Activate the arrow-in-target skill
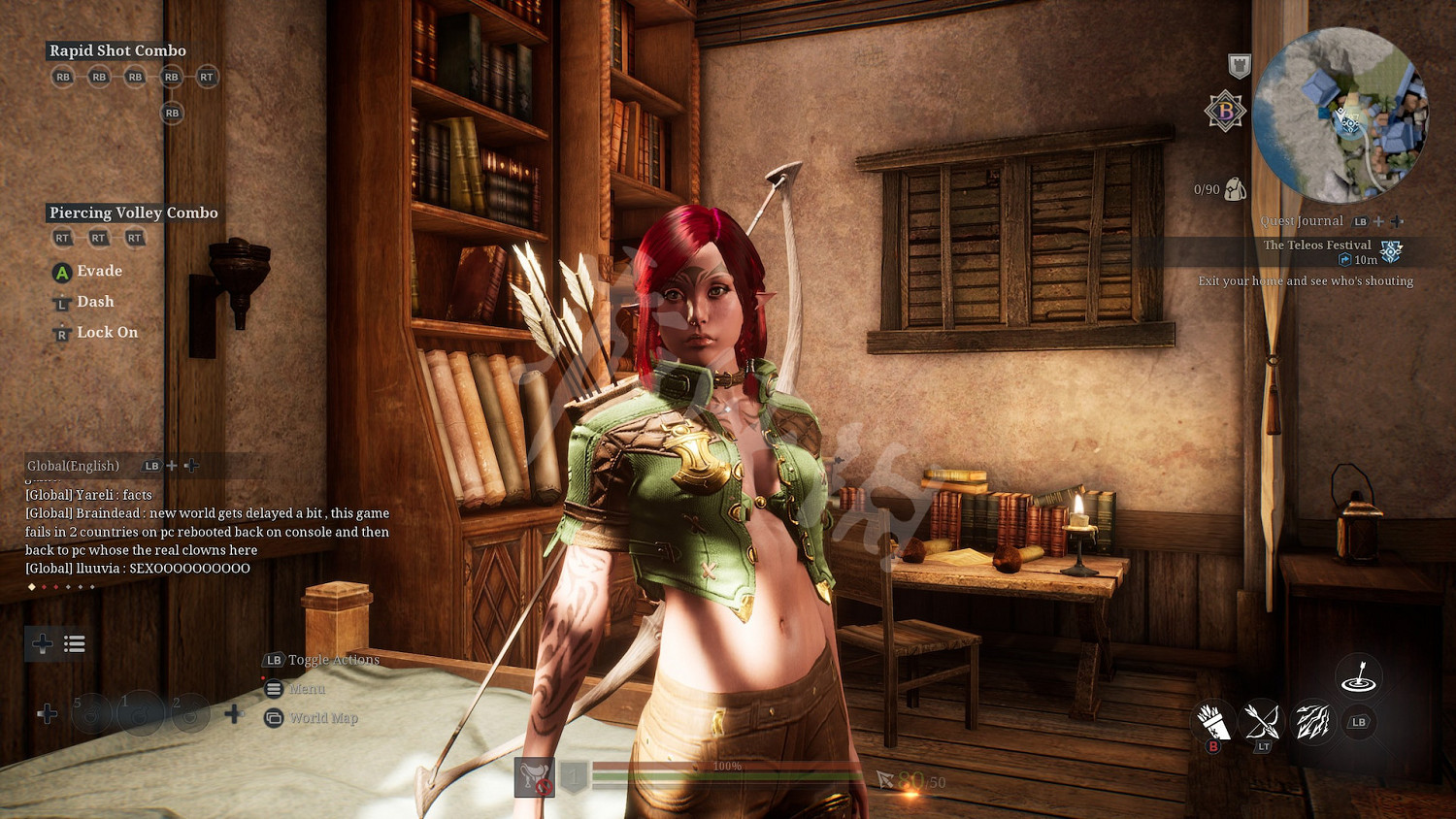 tap(1359, 676)
